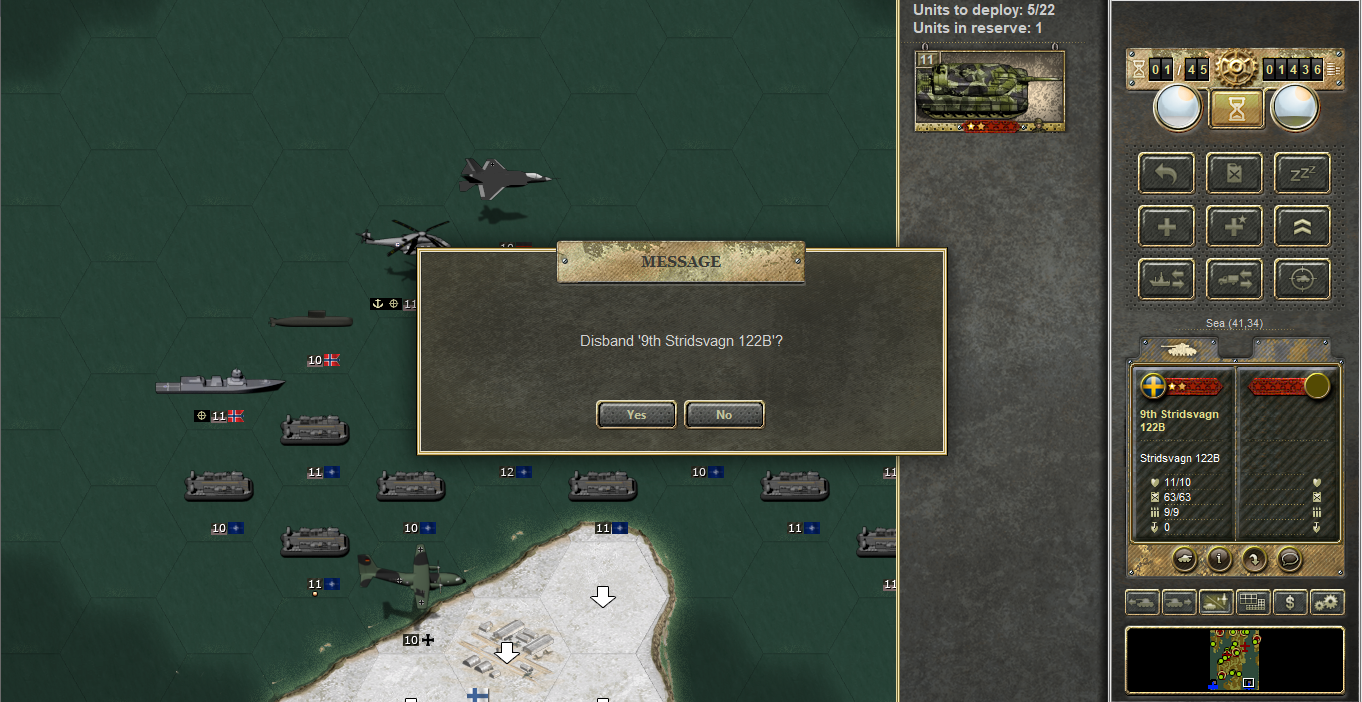Open unit info with the round 'i' button
Screen dimensions: 1362x702
coord(1218,559)
